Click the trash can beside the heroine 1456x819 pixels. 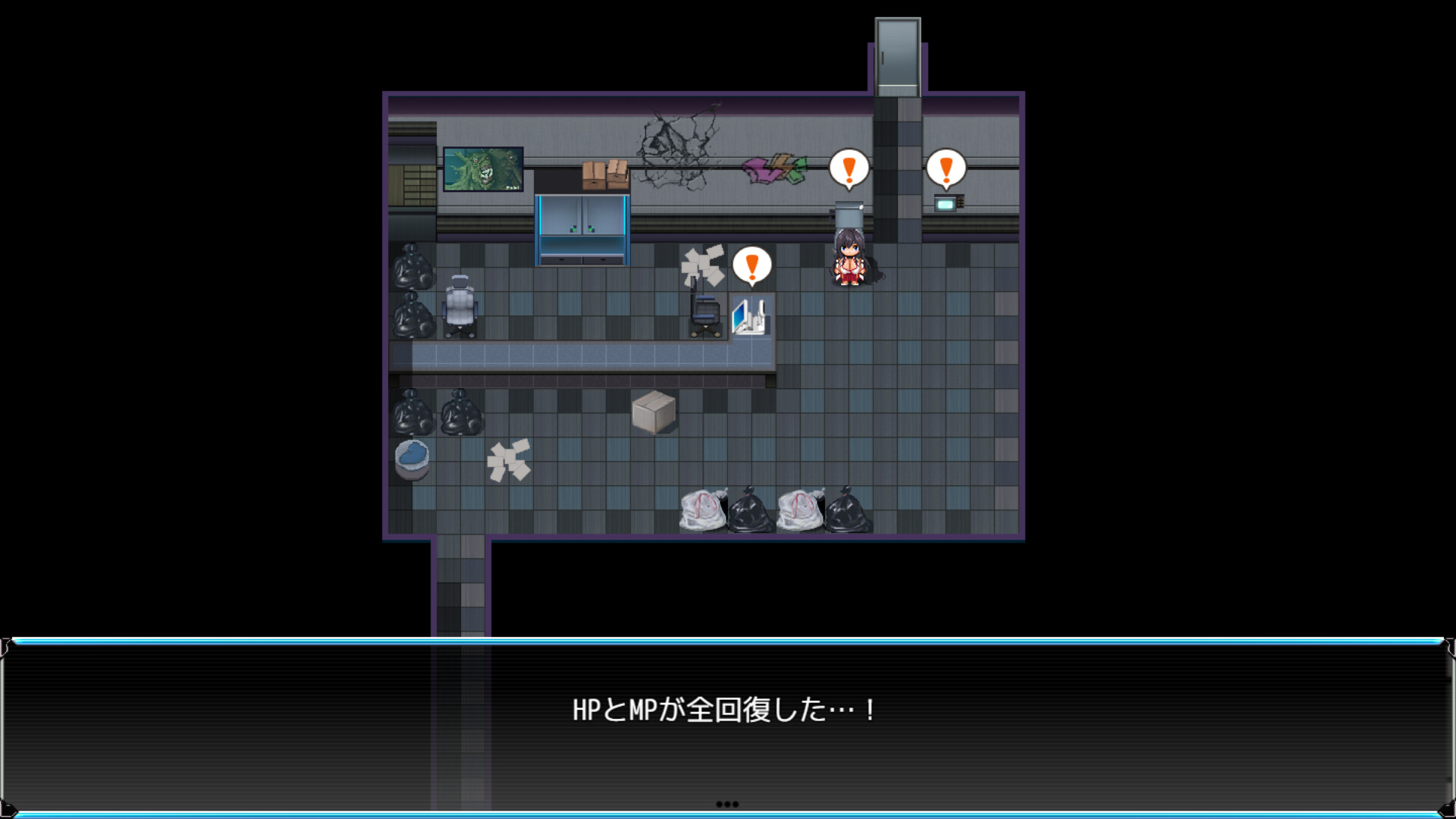[848, 216]
